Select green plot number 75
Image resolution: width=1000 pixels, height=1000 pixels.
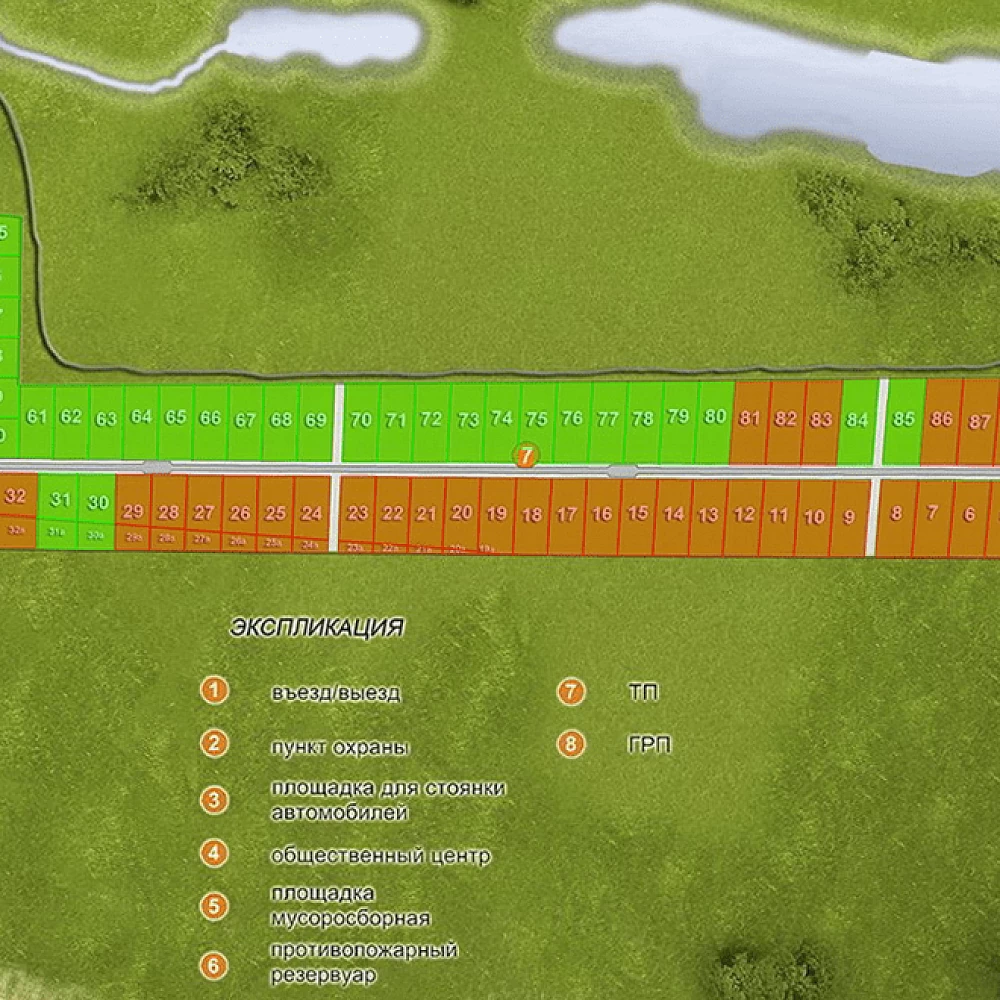point(537,420)
